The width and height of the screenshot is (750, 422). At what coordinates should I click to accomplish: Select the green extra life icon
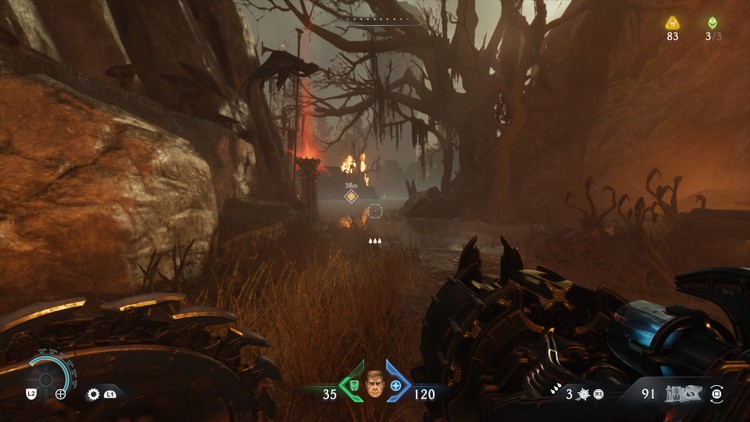[x=712, y=22]
